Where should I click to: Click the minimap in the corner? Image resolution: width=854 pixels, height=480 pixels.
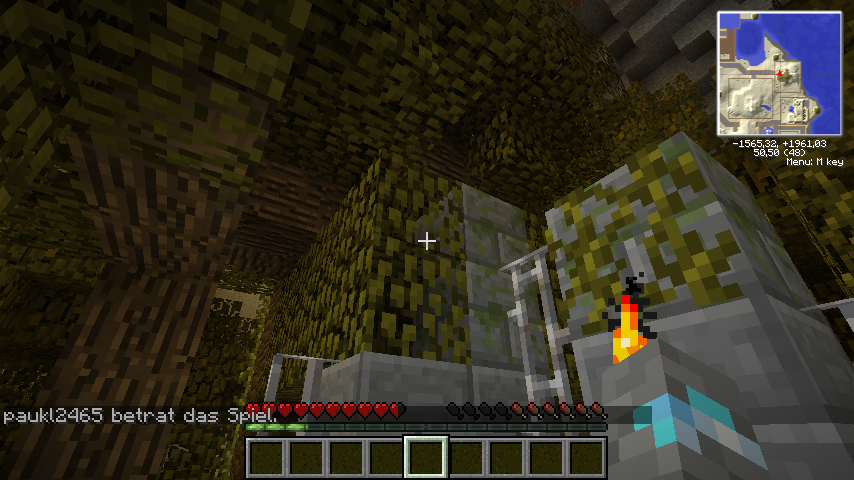point(779,74)
